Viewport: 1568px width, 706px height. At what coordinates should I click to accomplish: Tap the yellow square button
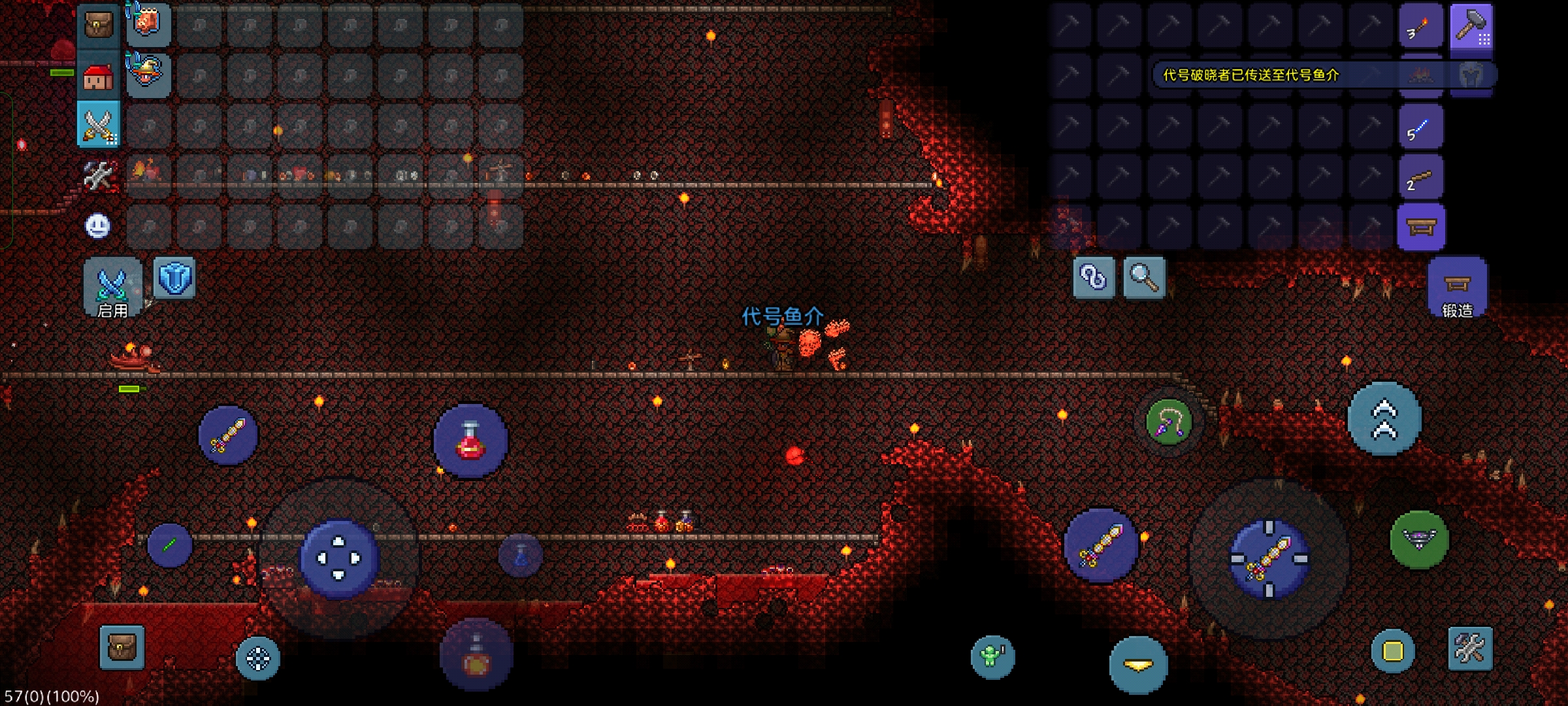point(1392,651)
